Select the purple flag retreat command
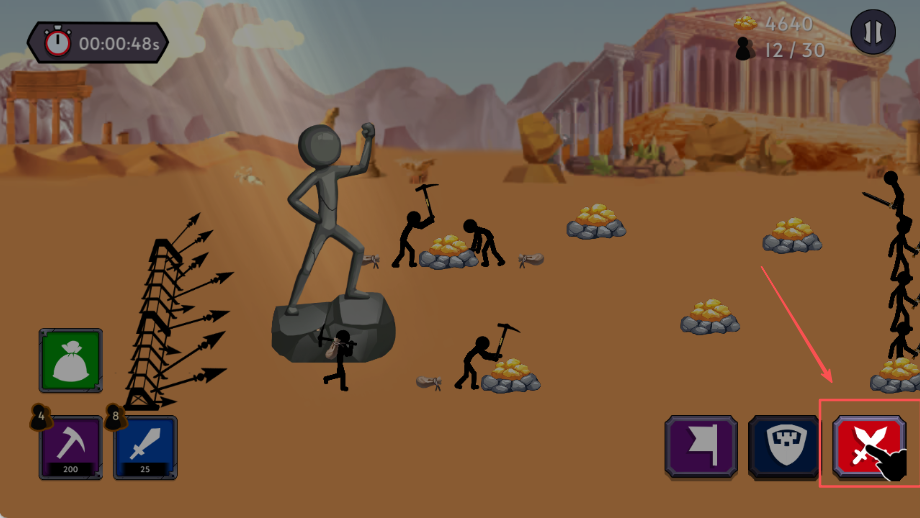 (x=701, y=445)
